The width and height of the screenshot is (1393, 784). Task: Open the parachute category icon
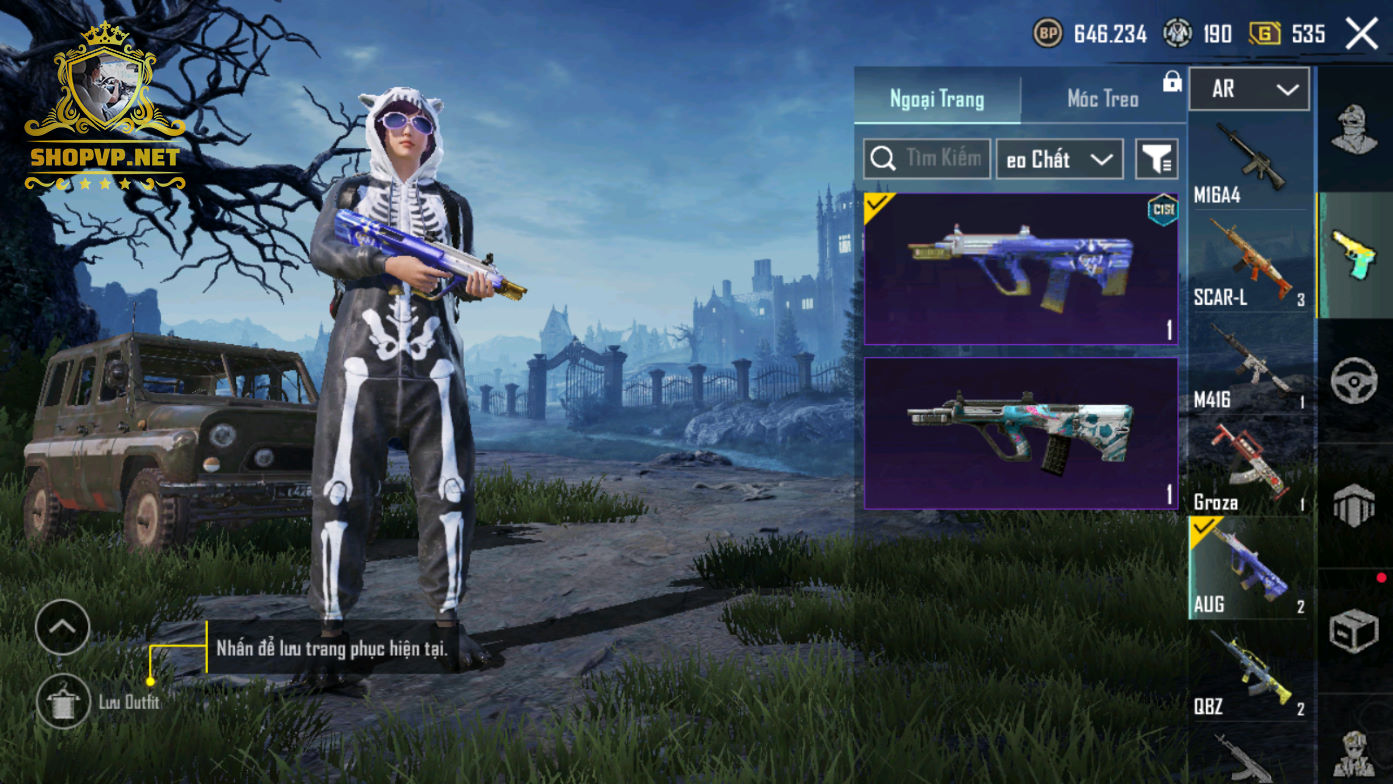click(1355, 506)
